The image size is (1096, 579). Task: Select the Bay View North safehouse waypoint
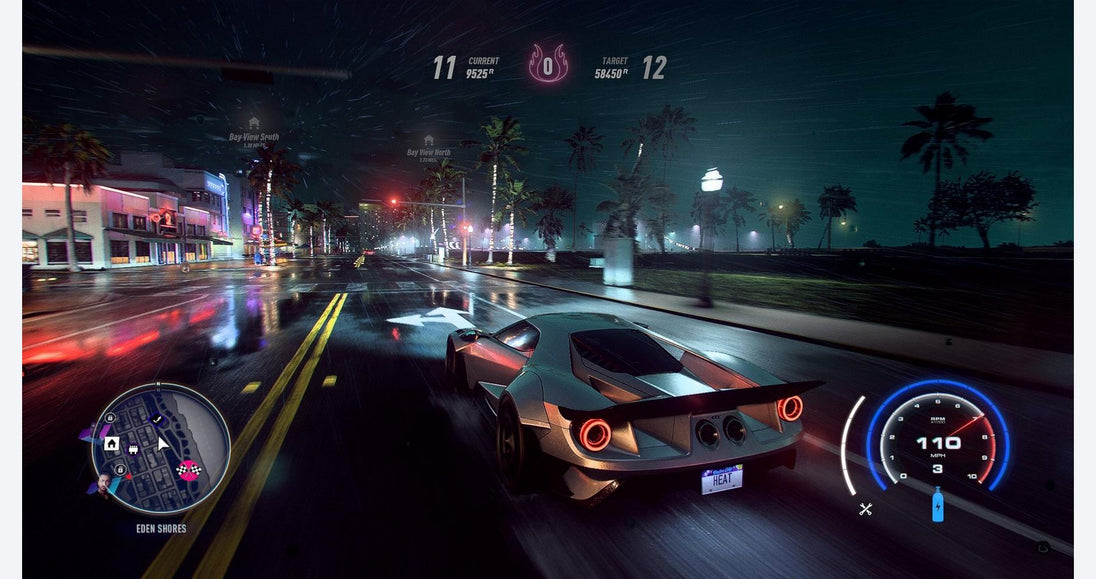[428, 141]
